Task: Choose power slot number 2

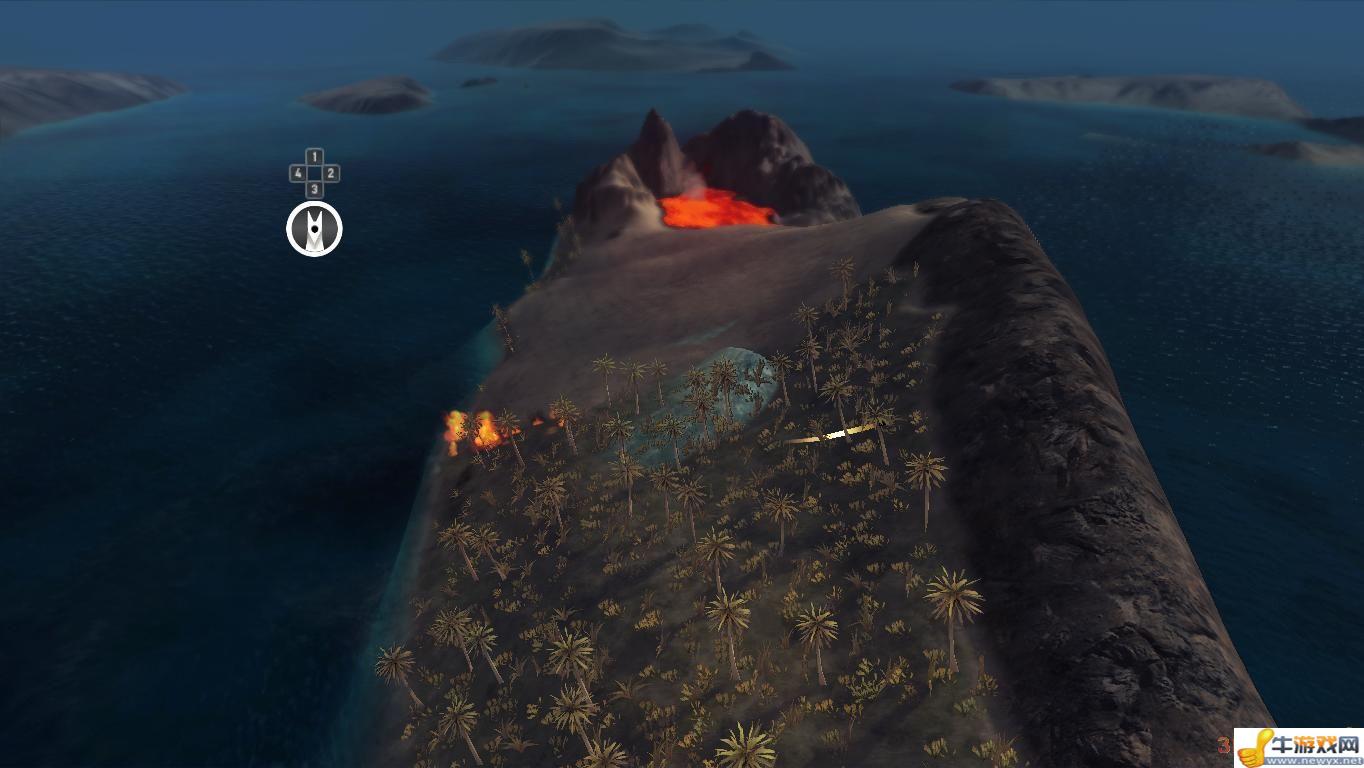Action: click(x=331, y=173)
